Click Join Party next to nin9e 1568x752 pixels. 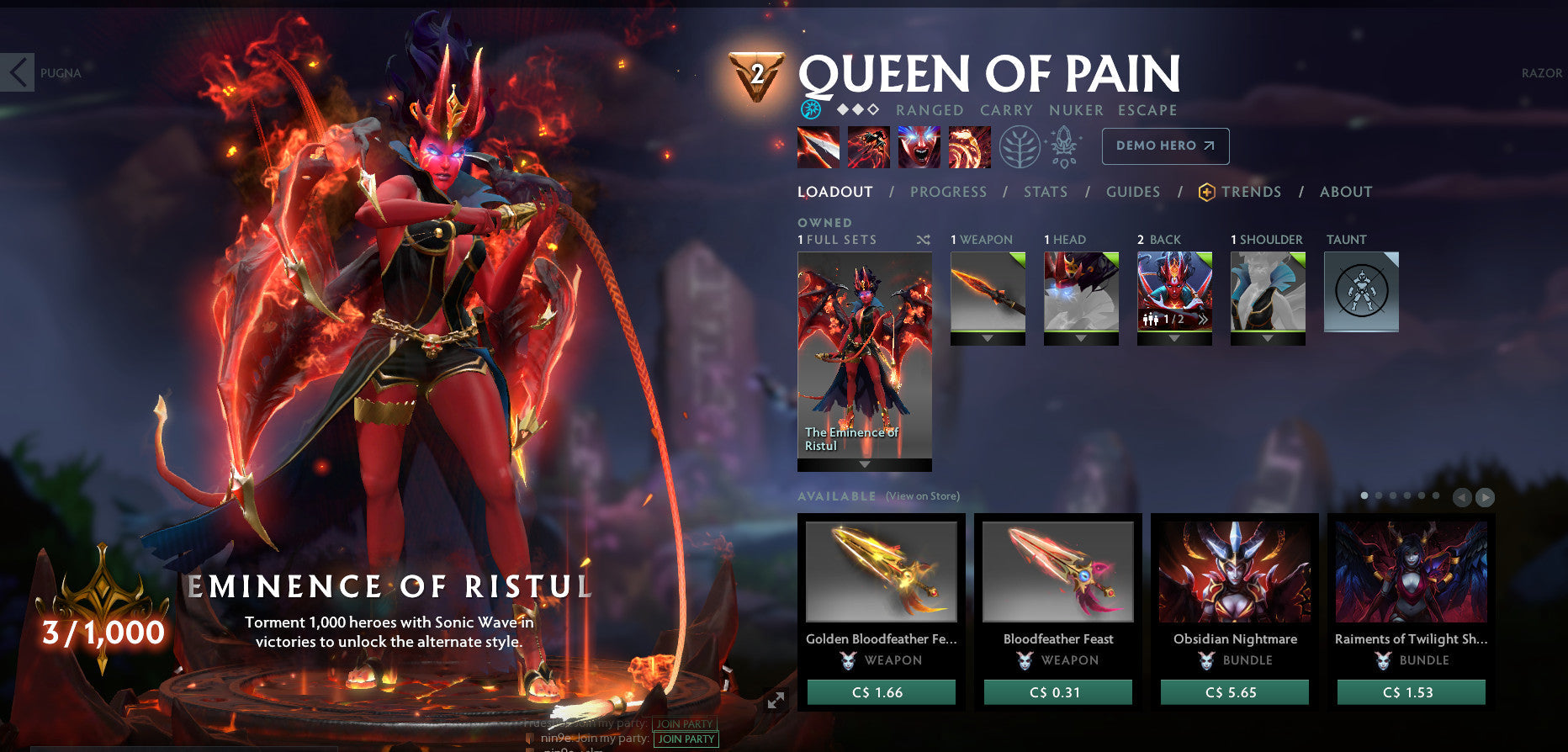(685, 739)
